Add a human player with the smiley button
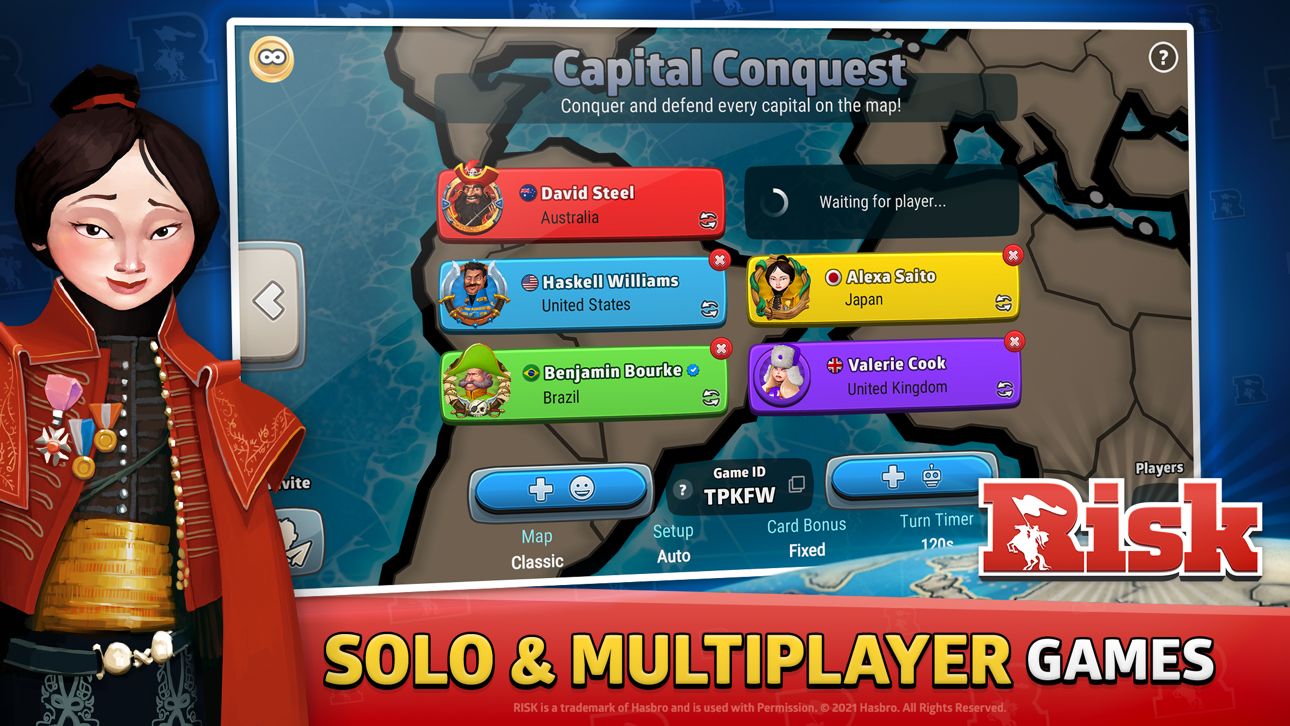This screenshot has width=1290, height=726. coord(560,490)
